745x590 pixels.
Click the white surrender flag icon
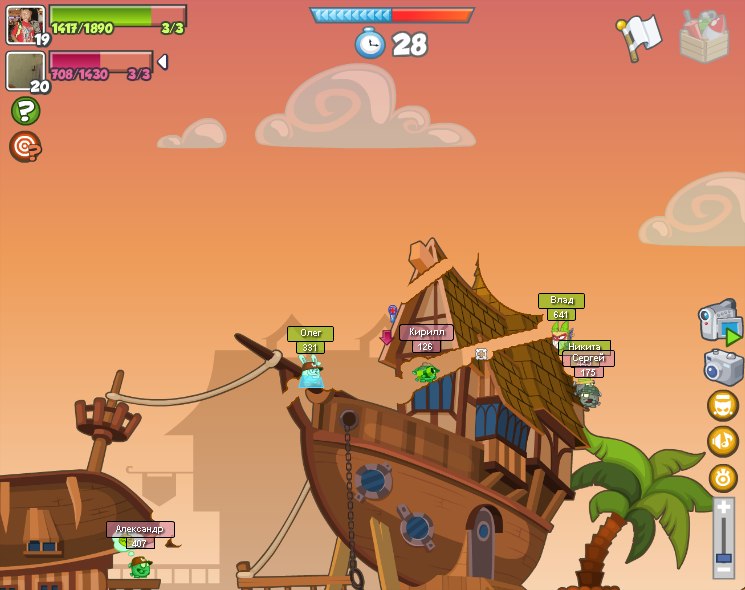(x=640, y=37)
